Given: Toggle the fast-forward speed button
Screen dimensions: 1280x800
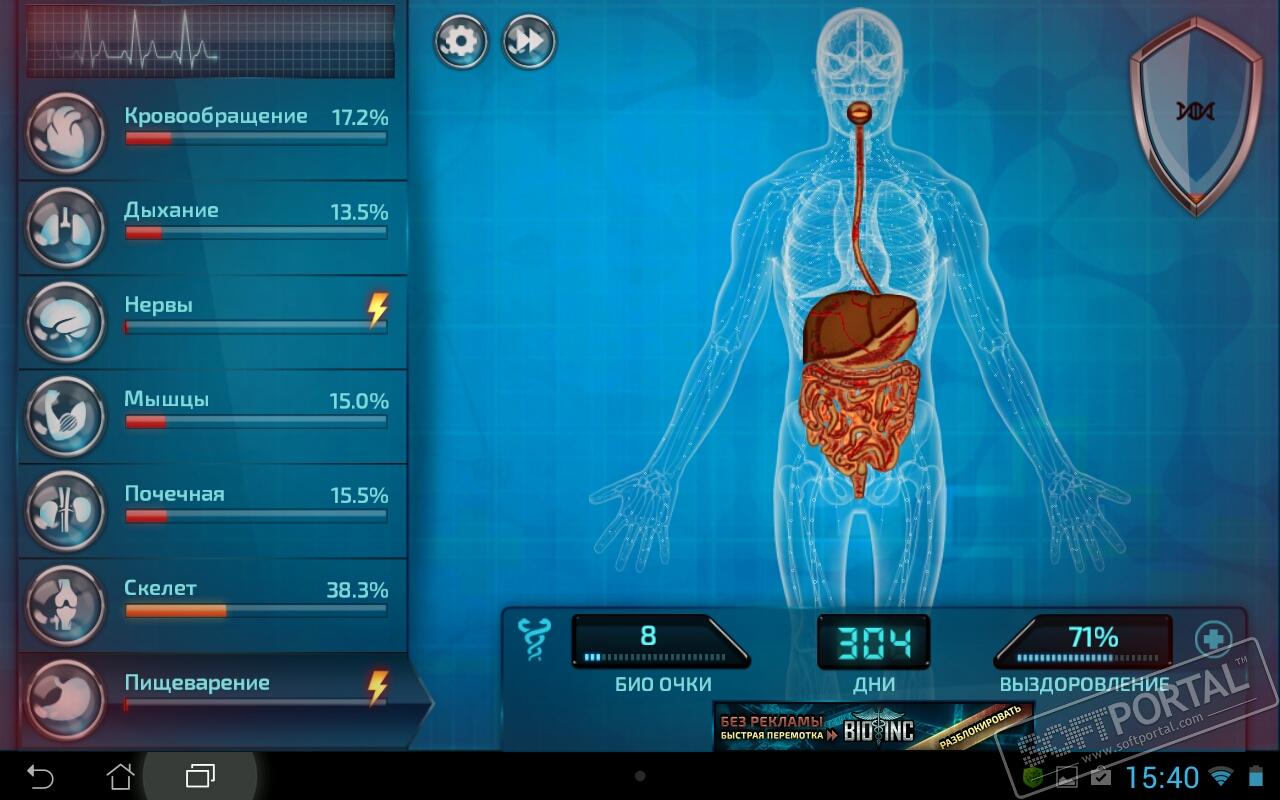Looking at the screenshot, I should [x=529, y=42].
